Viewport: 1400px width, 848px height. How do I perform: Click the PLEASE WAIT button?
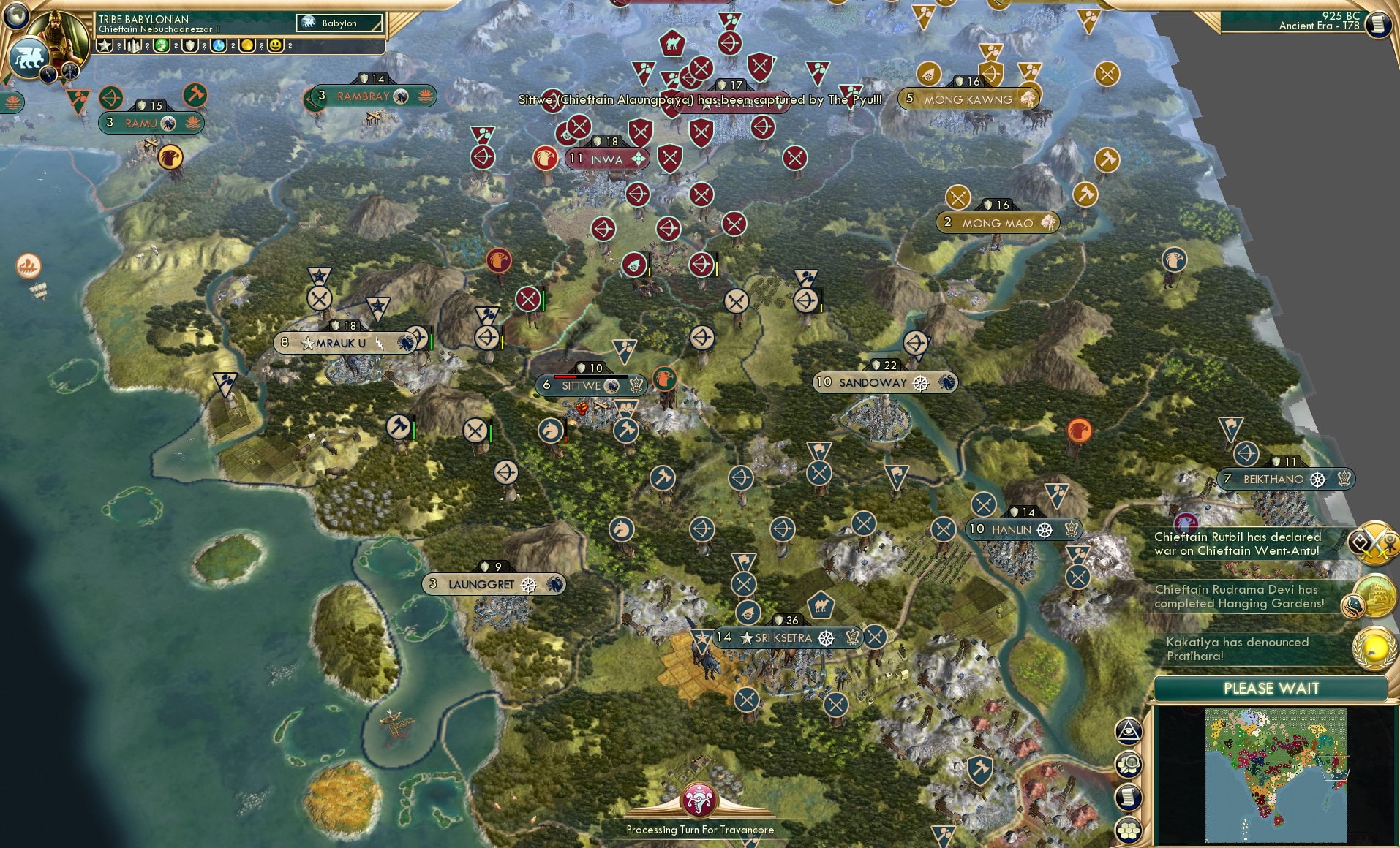coord(1271,688)
